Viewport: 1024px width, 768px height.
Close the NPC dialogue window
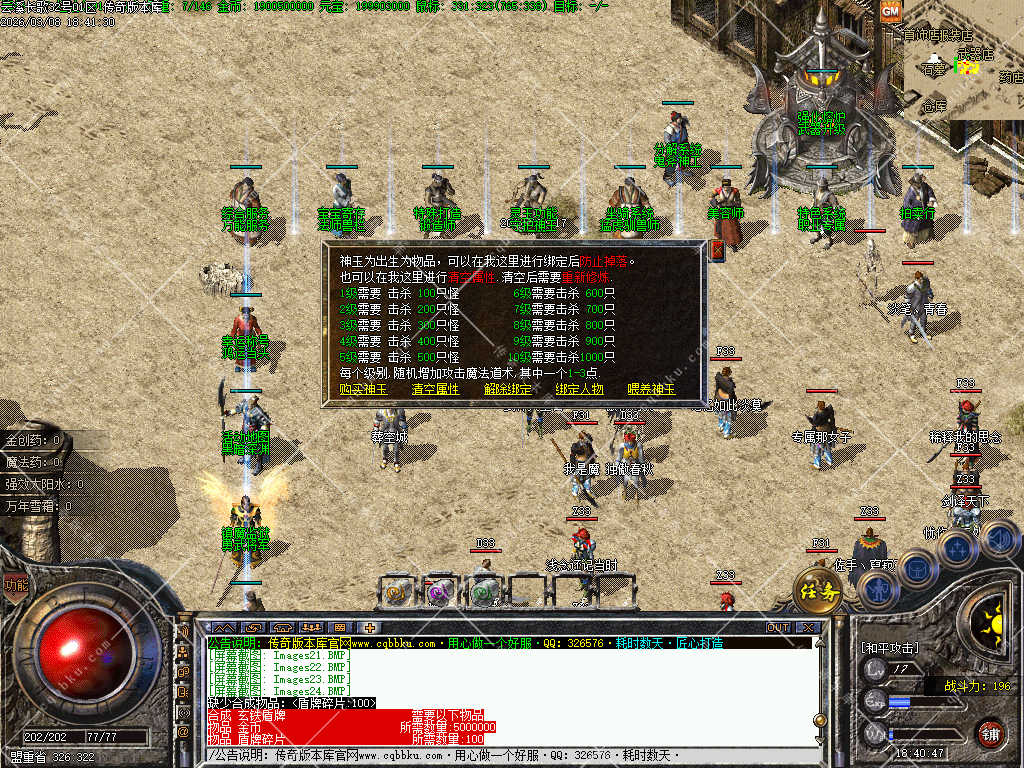coord(716,250)
